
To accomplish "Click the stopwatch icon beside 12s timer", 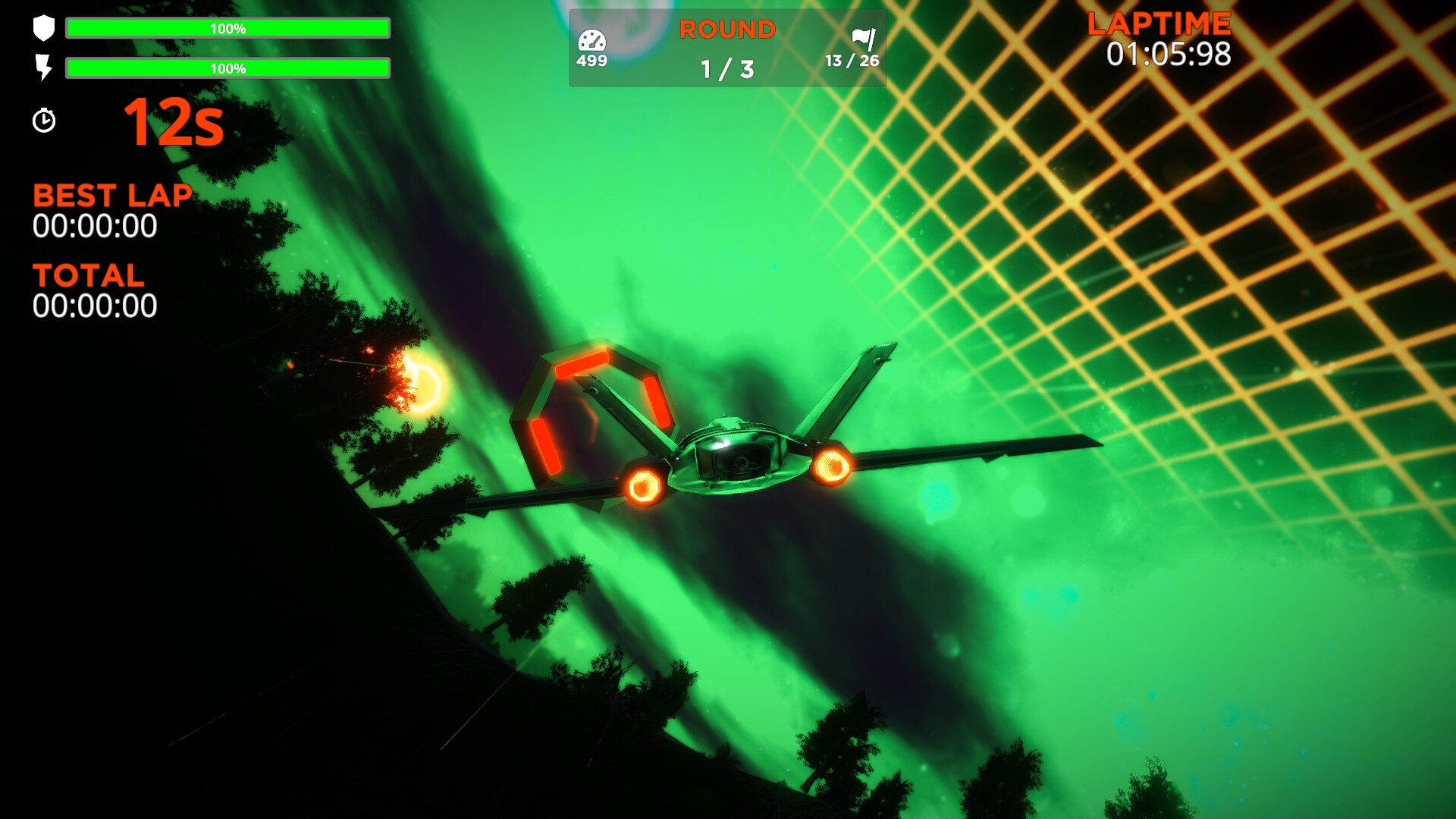I will click(x=45, y=120).
